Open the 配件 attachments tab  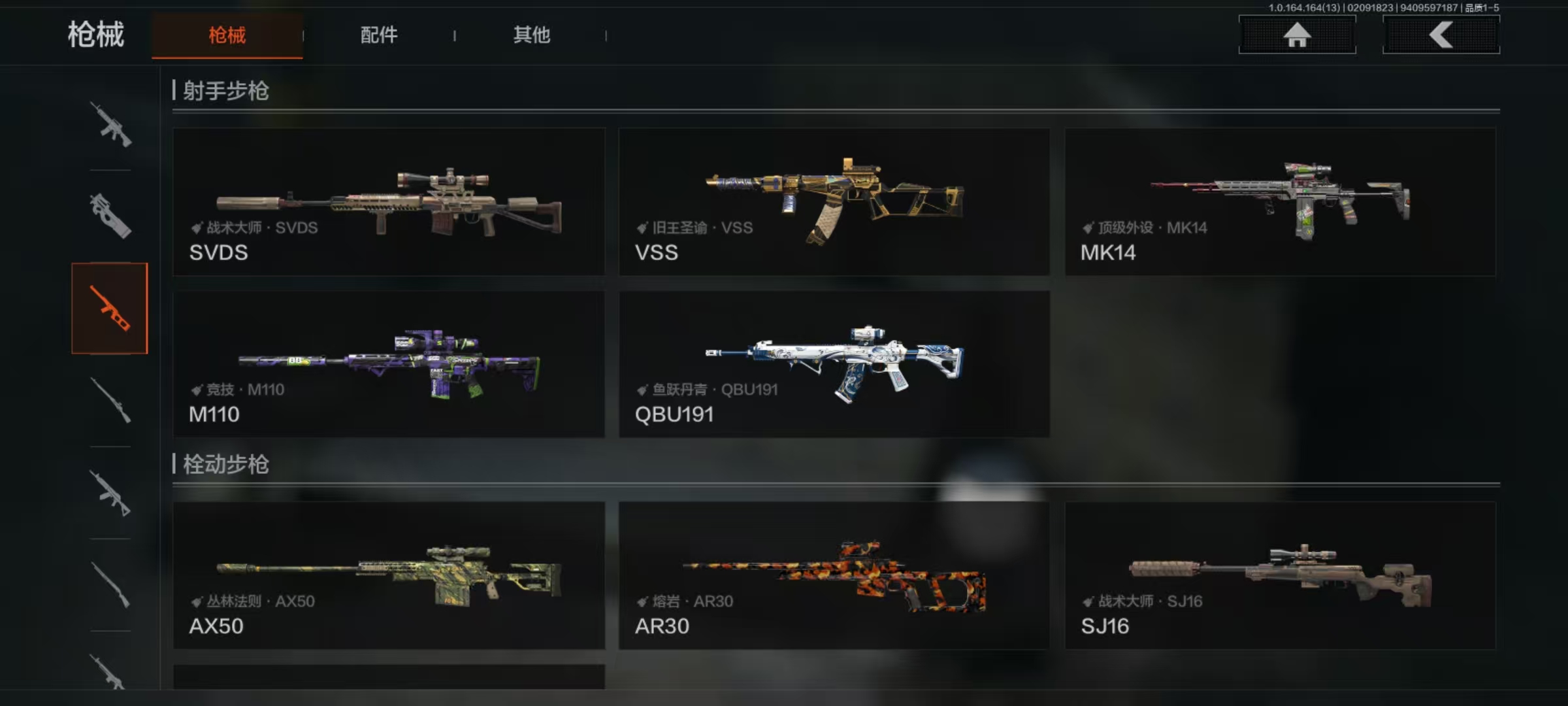pos(379,35)
